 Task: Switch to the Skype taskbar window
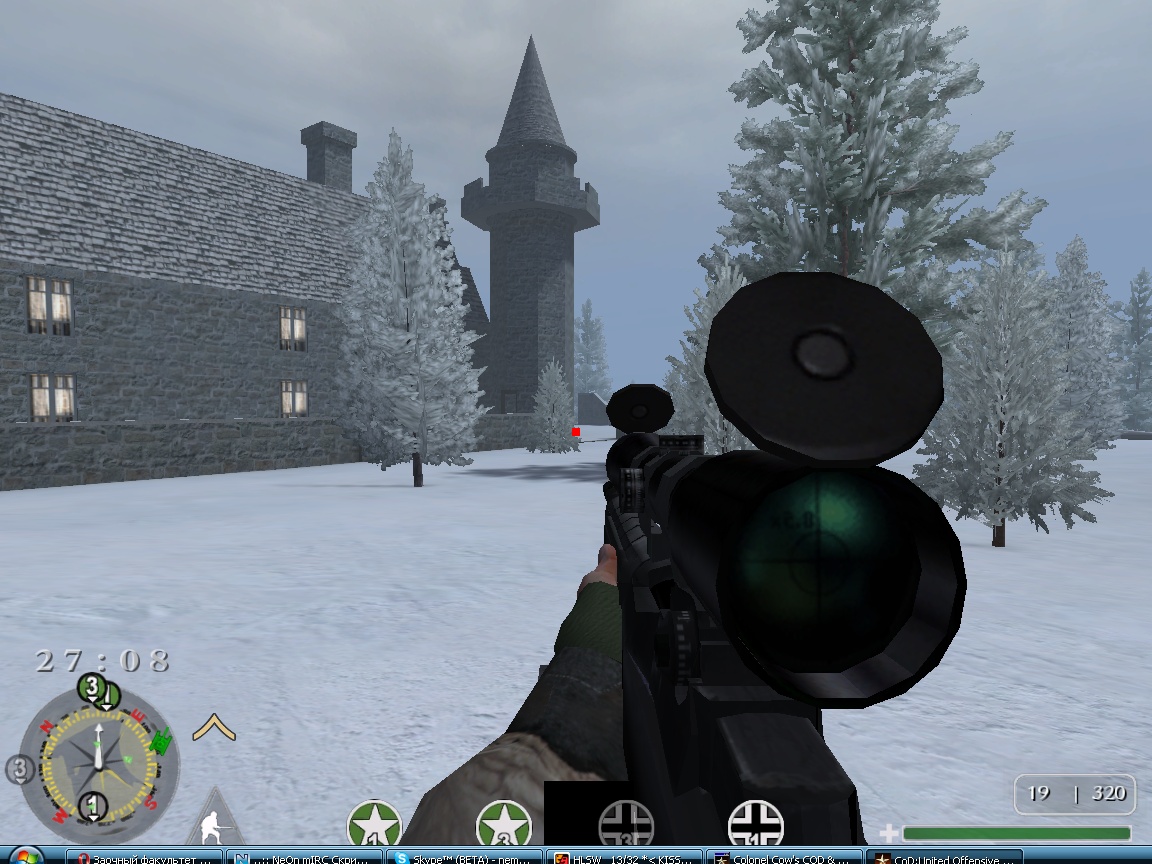pos(463,857)
